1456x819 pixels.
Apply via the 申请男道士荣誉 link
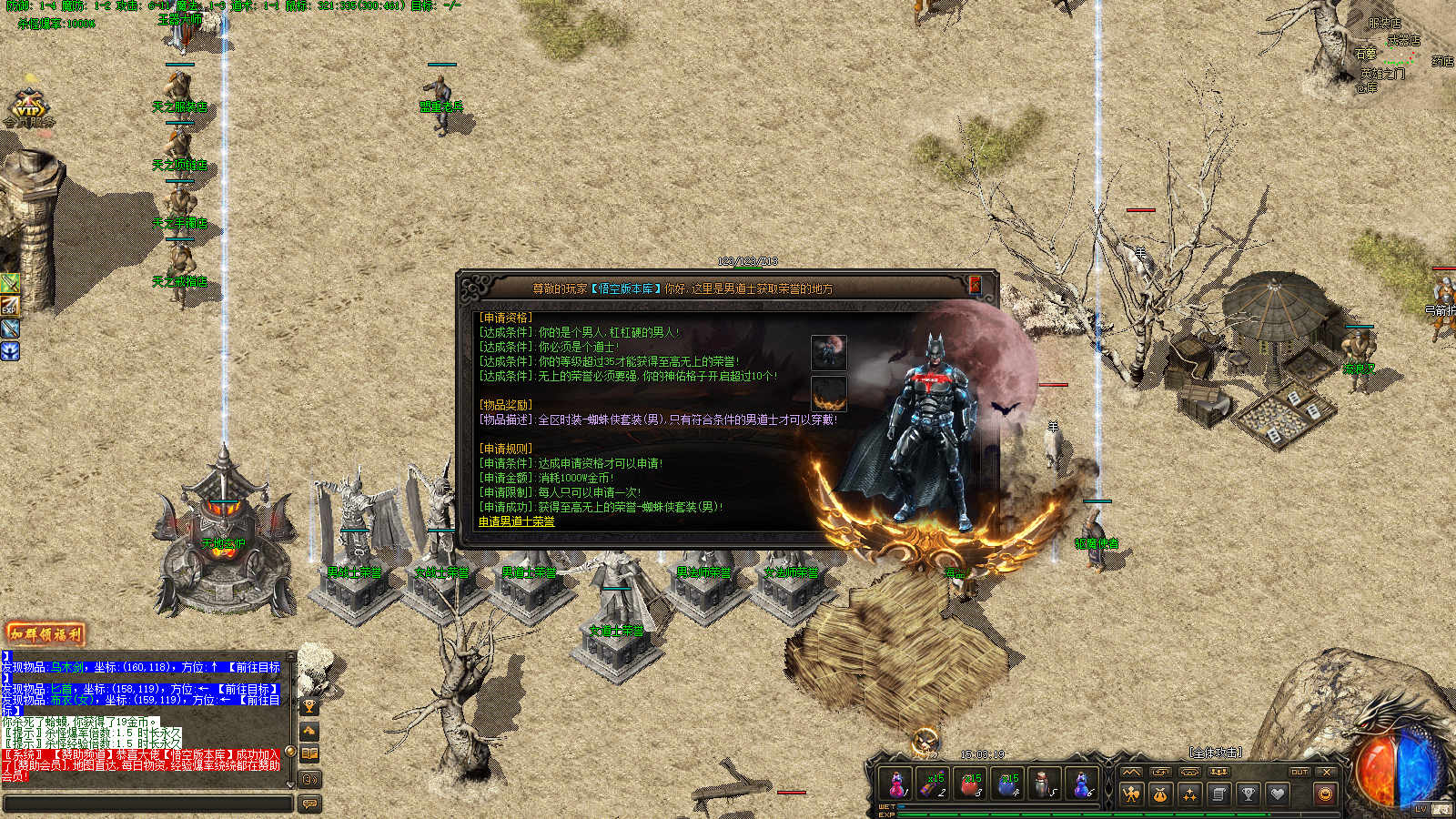[x=516, y=521]
